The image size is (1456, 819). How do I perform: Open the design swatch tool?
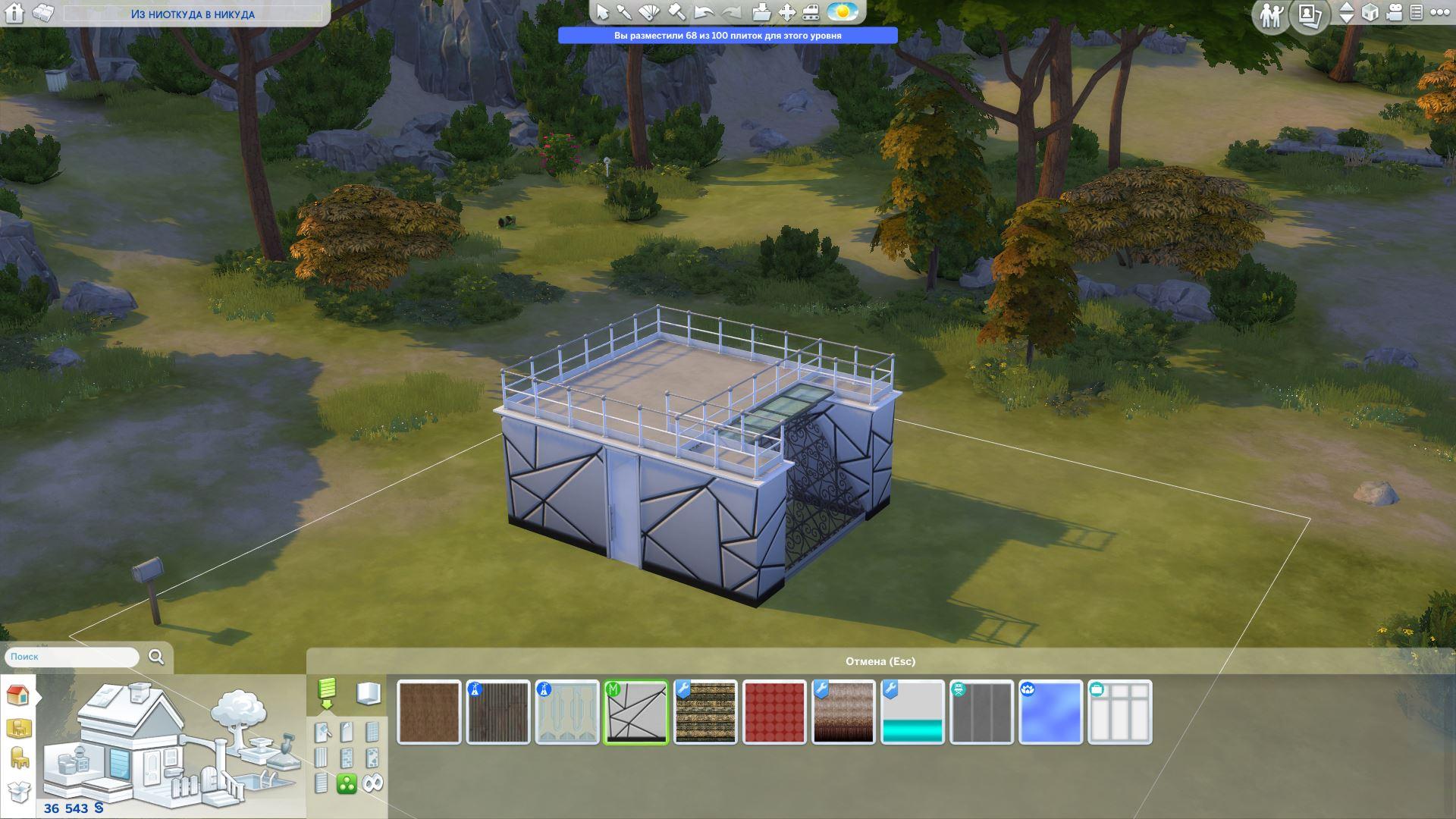point(650,12)
